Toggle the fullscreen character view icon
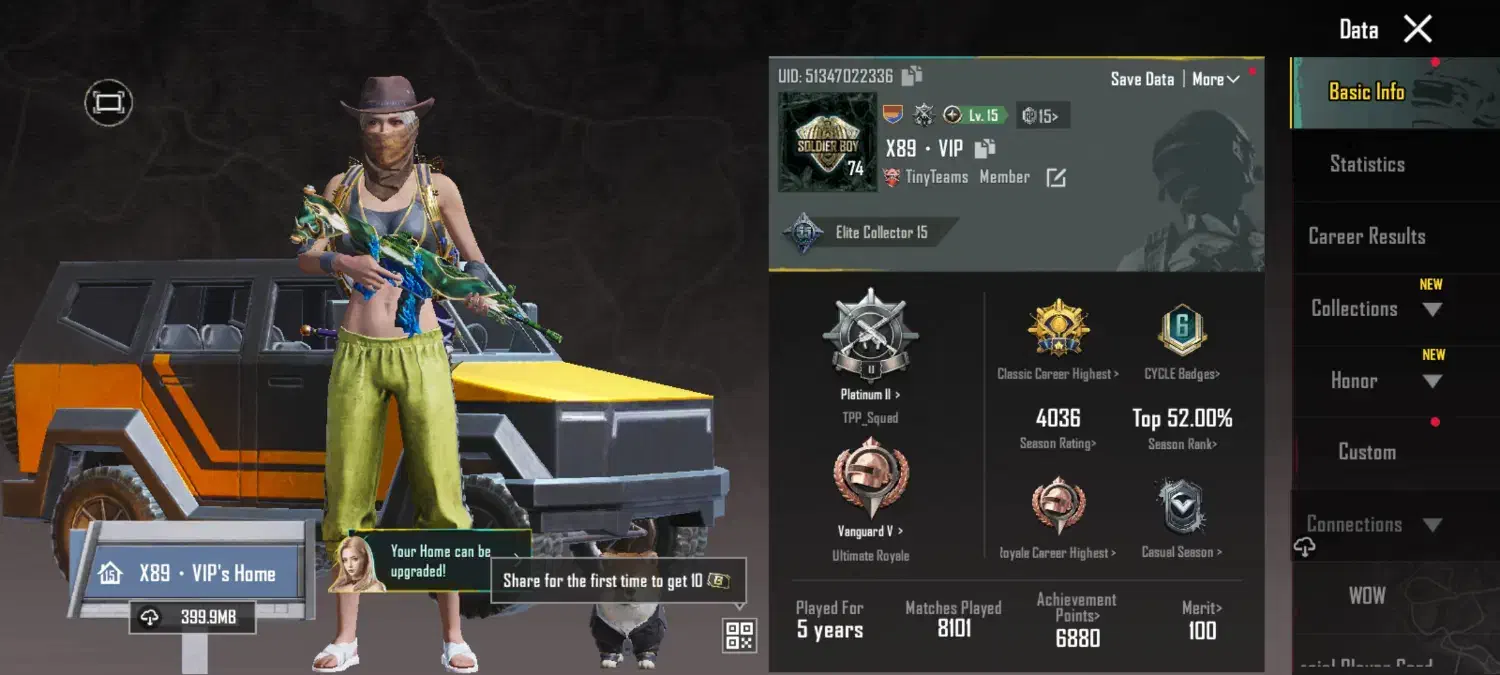This screenshot has height=675, width=1500. 108,102
